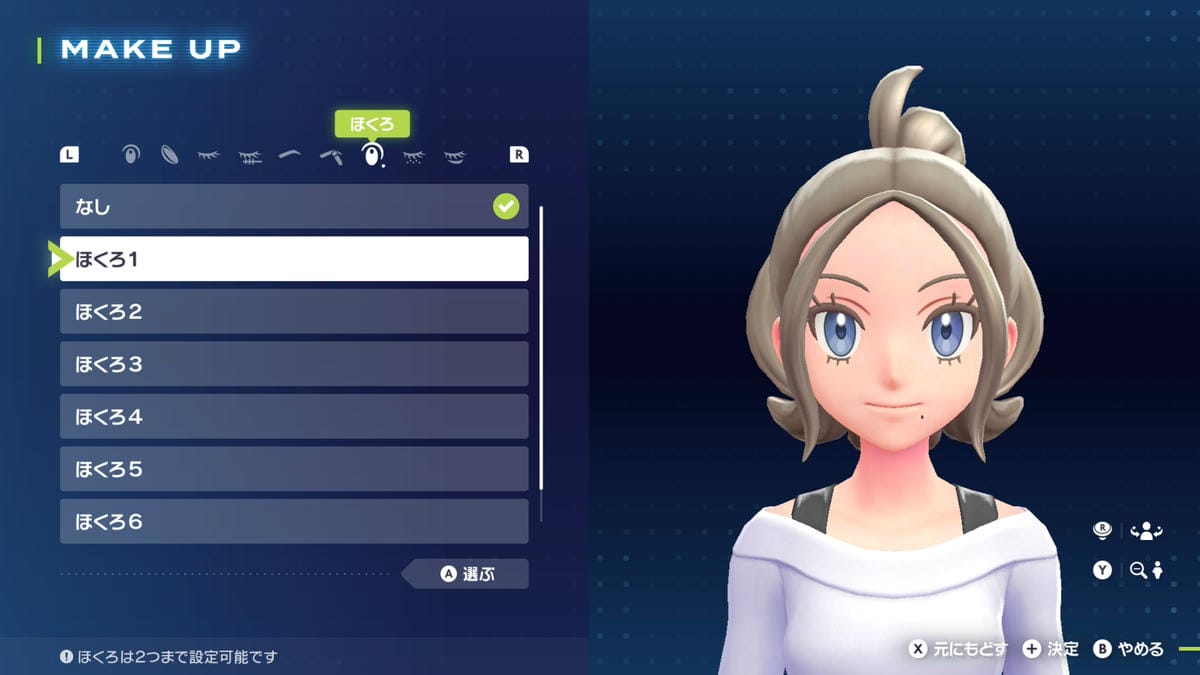The height and width of the screenshot is (675, 1200).
Task: Open the lower eyelashes tab
Action: 250,156
